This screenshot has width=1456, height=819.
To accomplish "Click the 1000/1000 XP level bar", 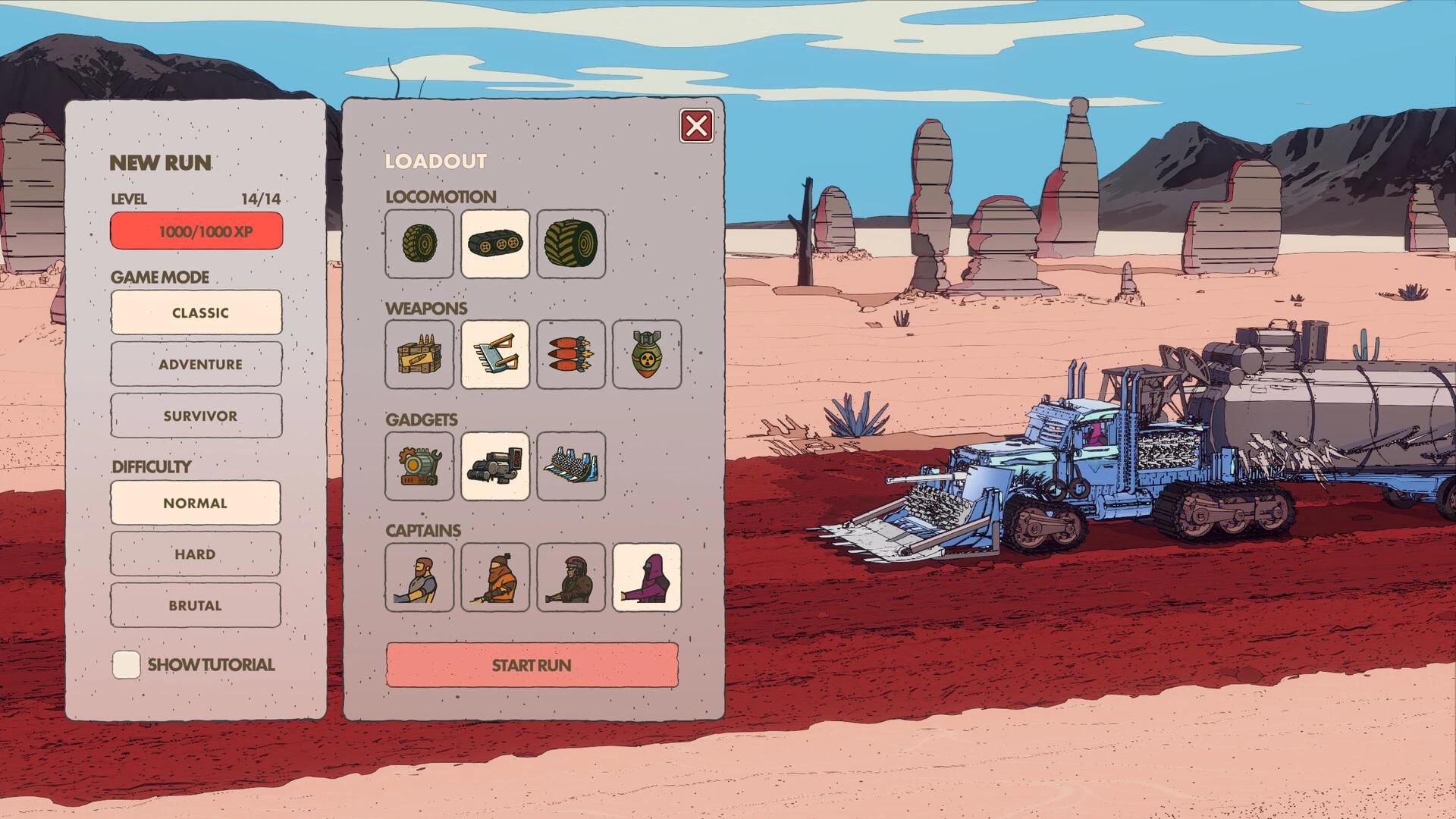I will click(196, 230).
